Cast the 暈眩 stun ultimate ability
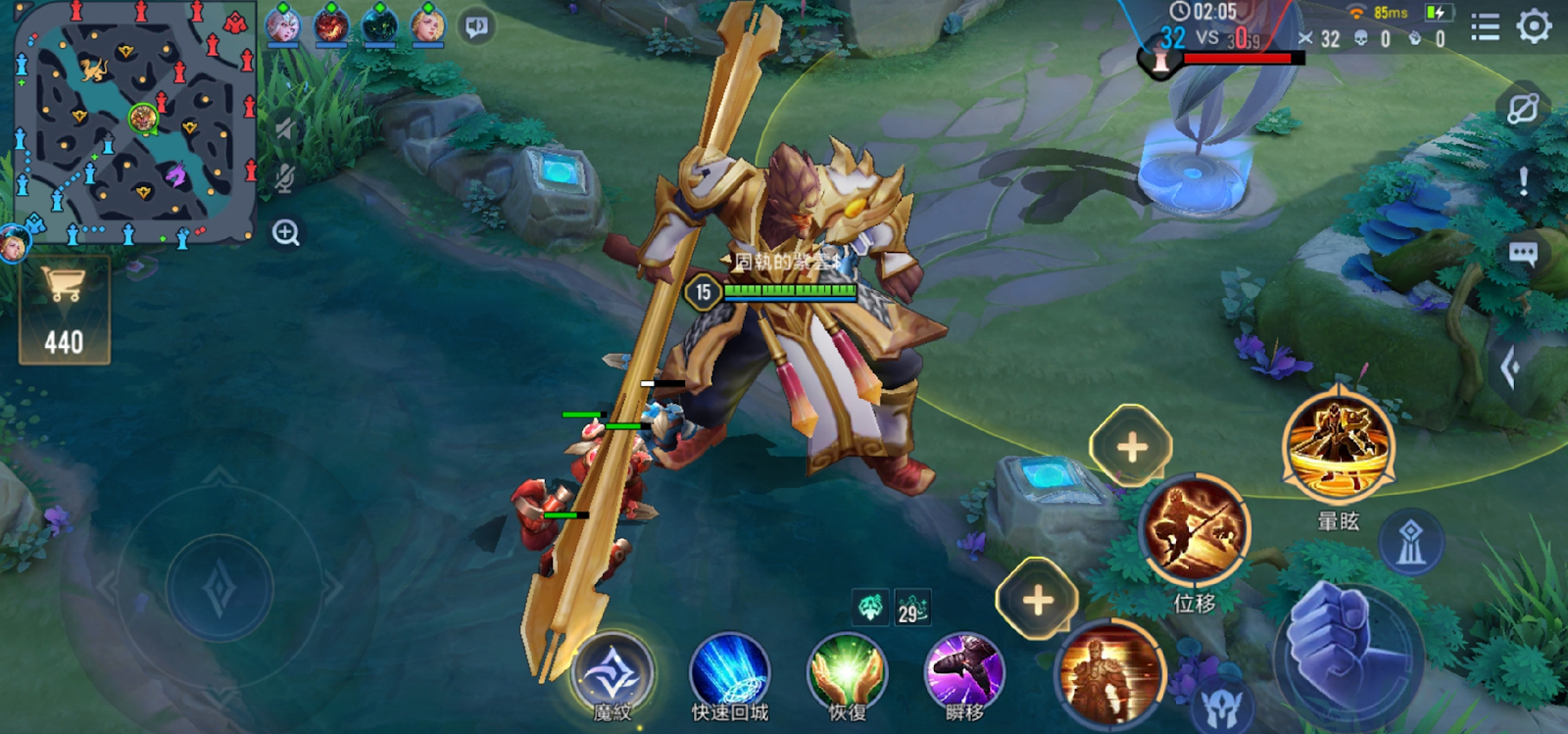 point(1338,447)
